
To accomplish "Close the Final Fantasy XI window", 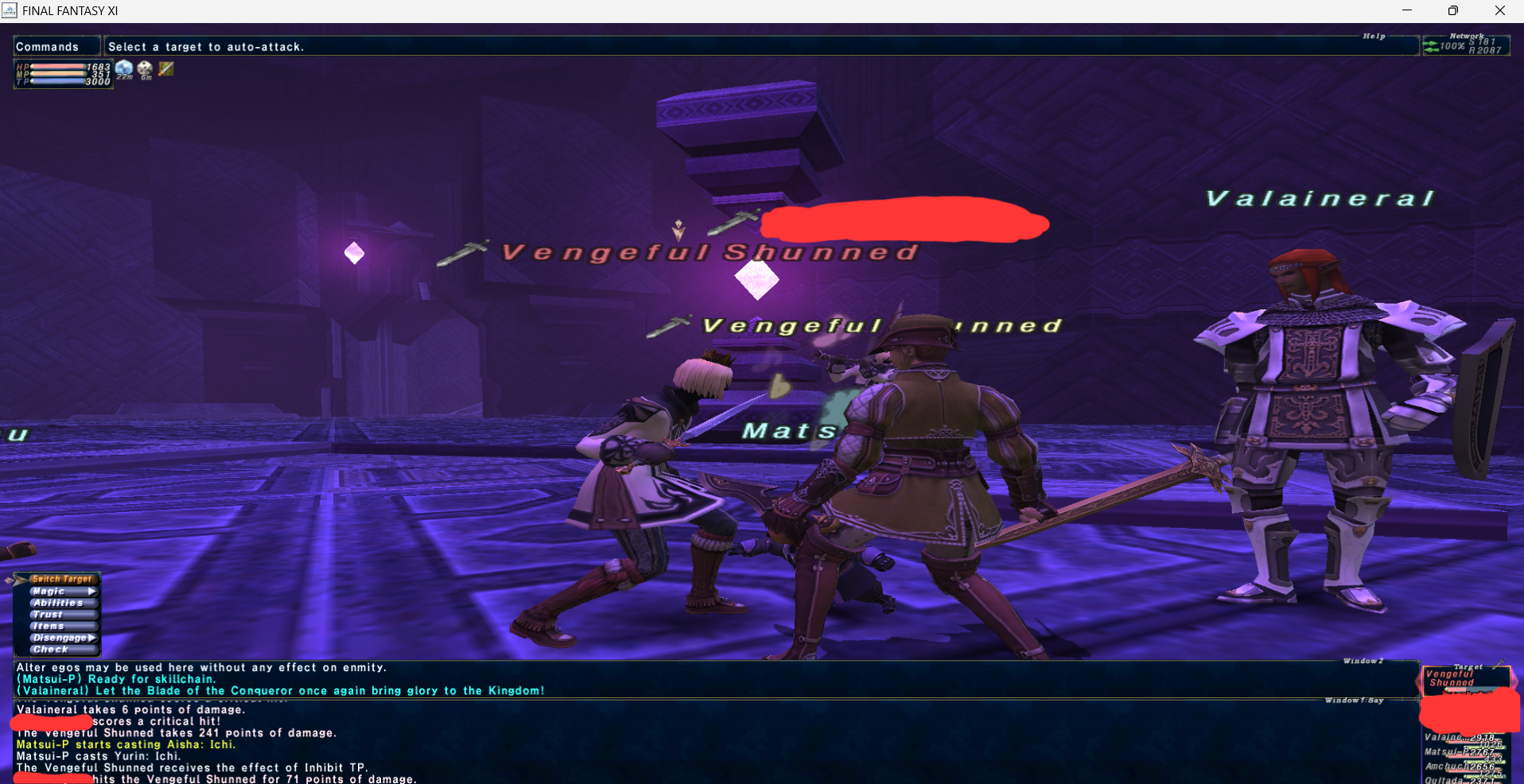I will [x=1499, y=10].
